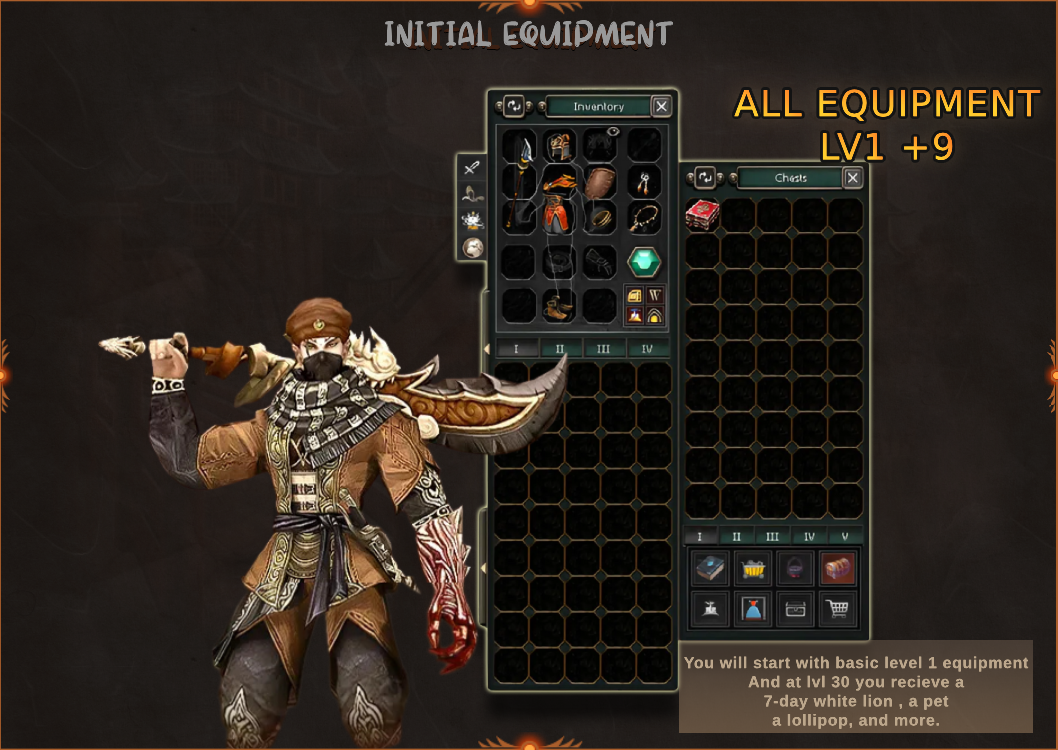Screen dimensions: 1058x750
Task: Select the earrings slot
Action: [x=644, y=182]
